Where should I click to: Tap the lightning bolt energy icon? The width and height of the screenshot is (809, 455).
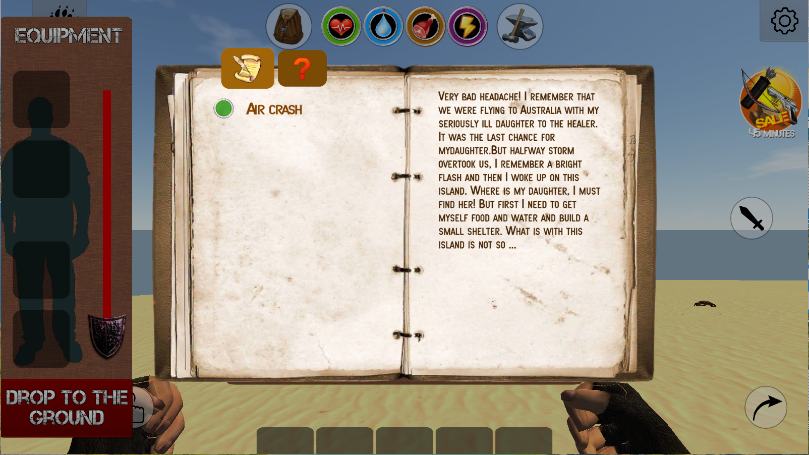pos(467,26)
